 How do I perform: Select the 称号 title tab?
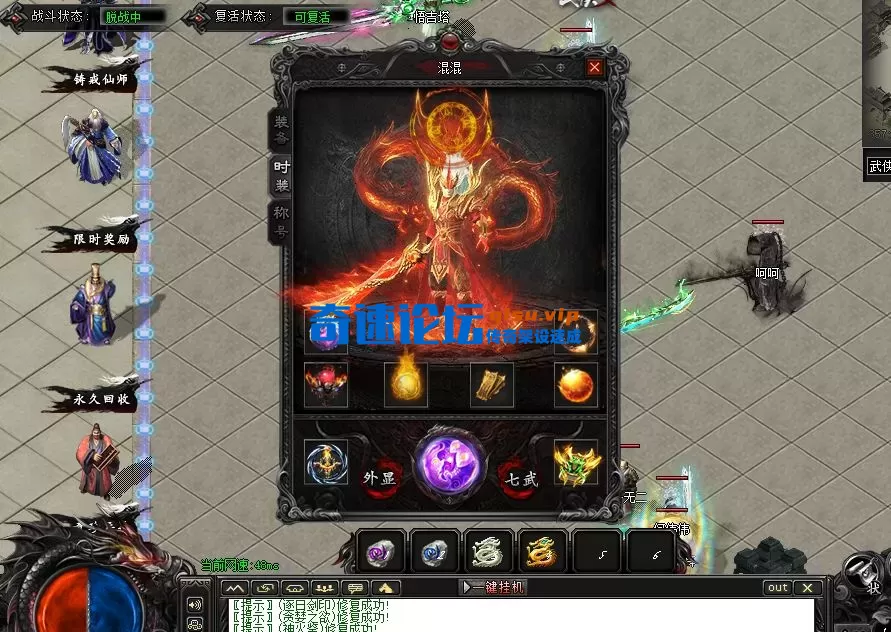(281, 223)
